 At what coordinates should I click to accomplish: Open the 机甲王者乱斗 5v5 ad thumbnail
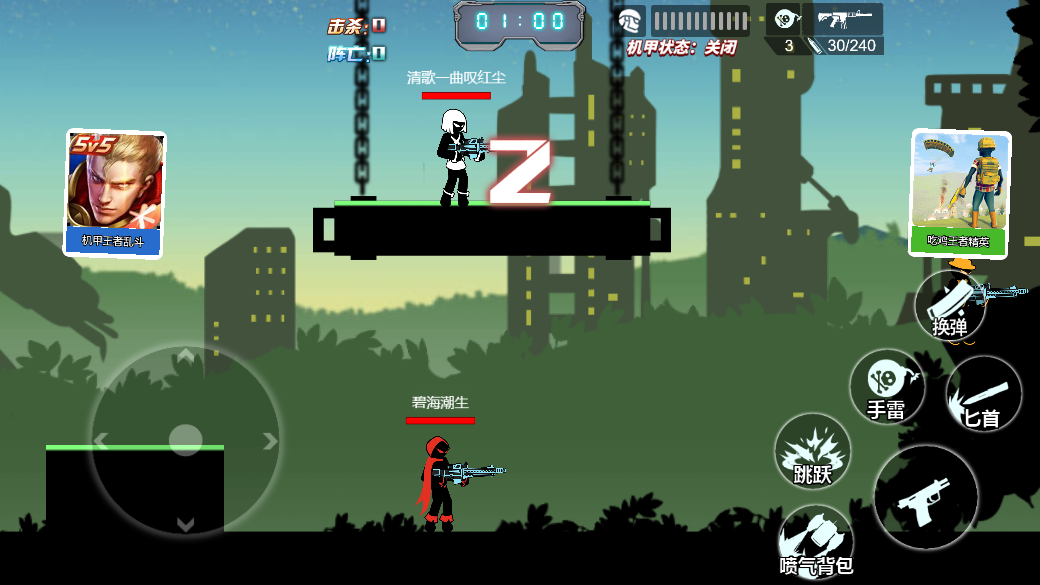click(114, 193)
